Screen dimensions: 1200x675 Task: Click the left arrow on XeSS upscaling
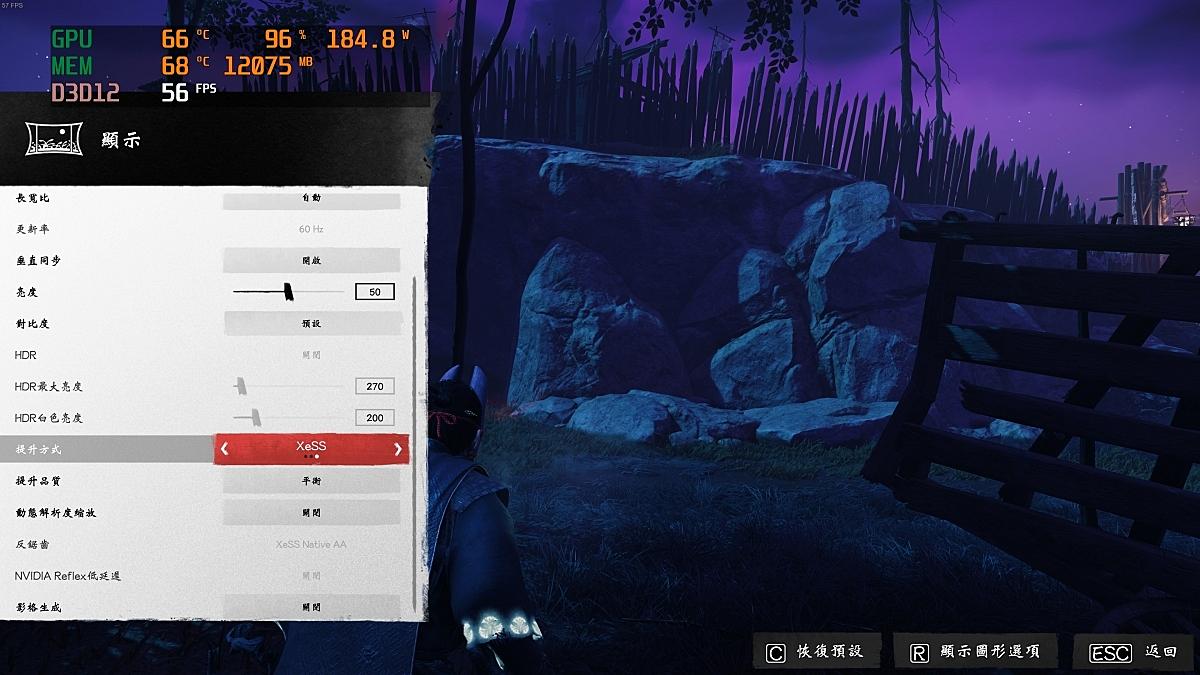225,449
